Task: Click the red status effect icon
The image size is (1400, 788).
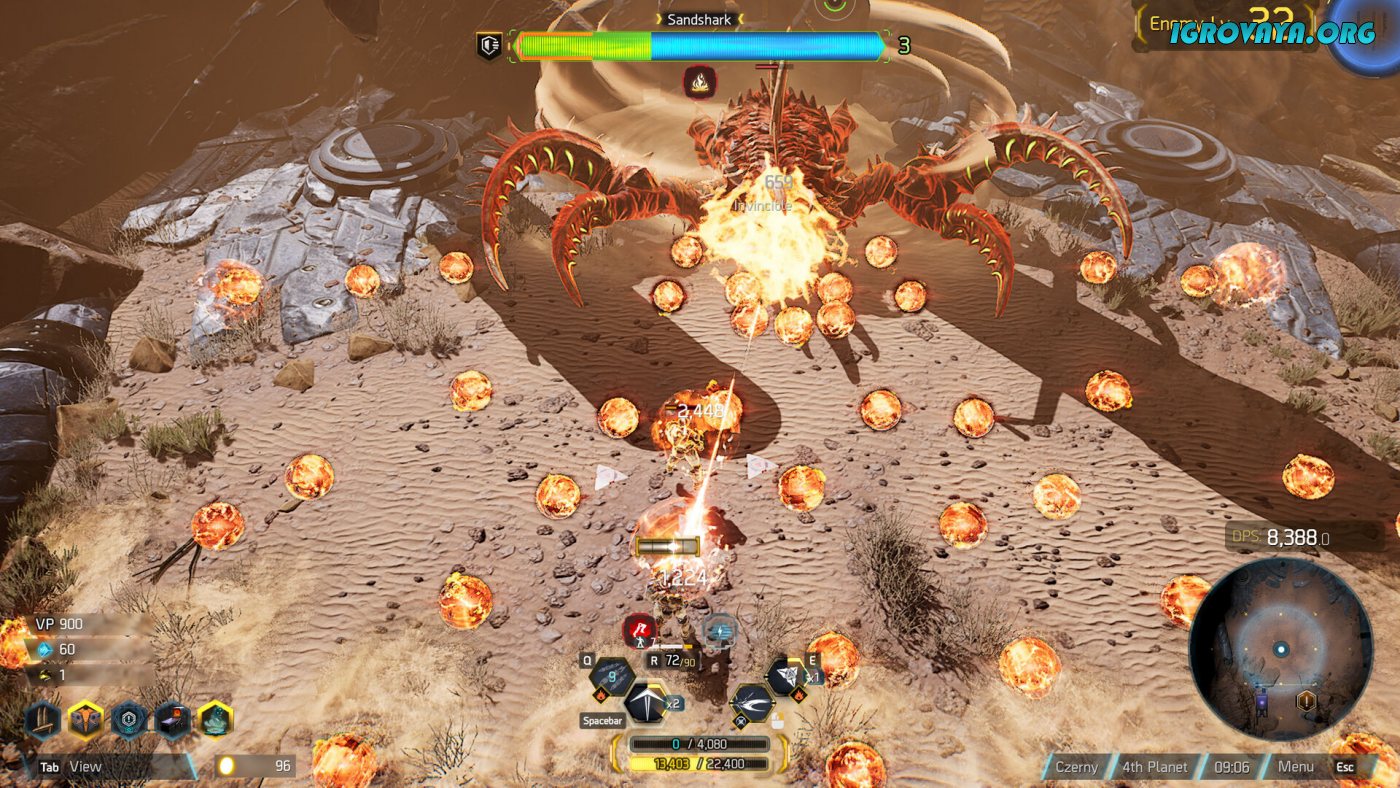Action: click(639, 630)
